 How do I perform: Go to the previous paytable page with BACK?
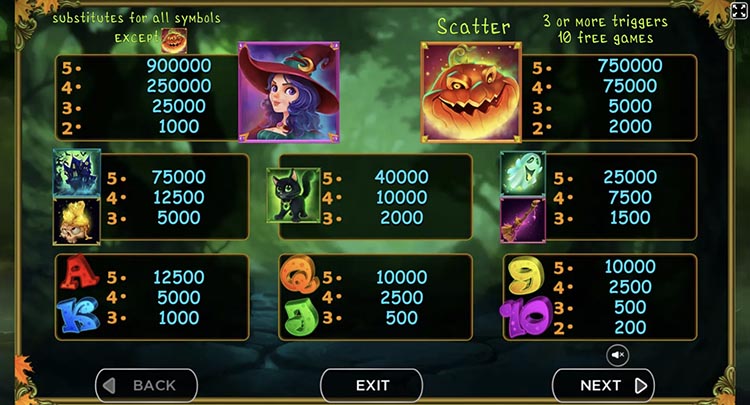pyautogui.click(x=146, y=385)
